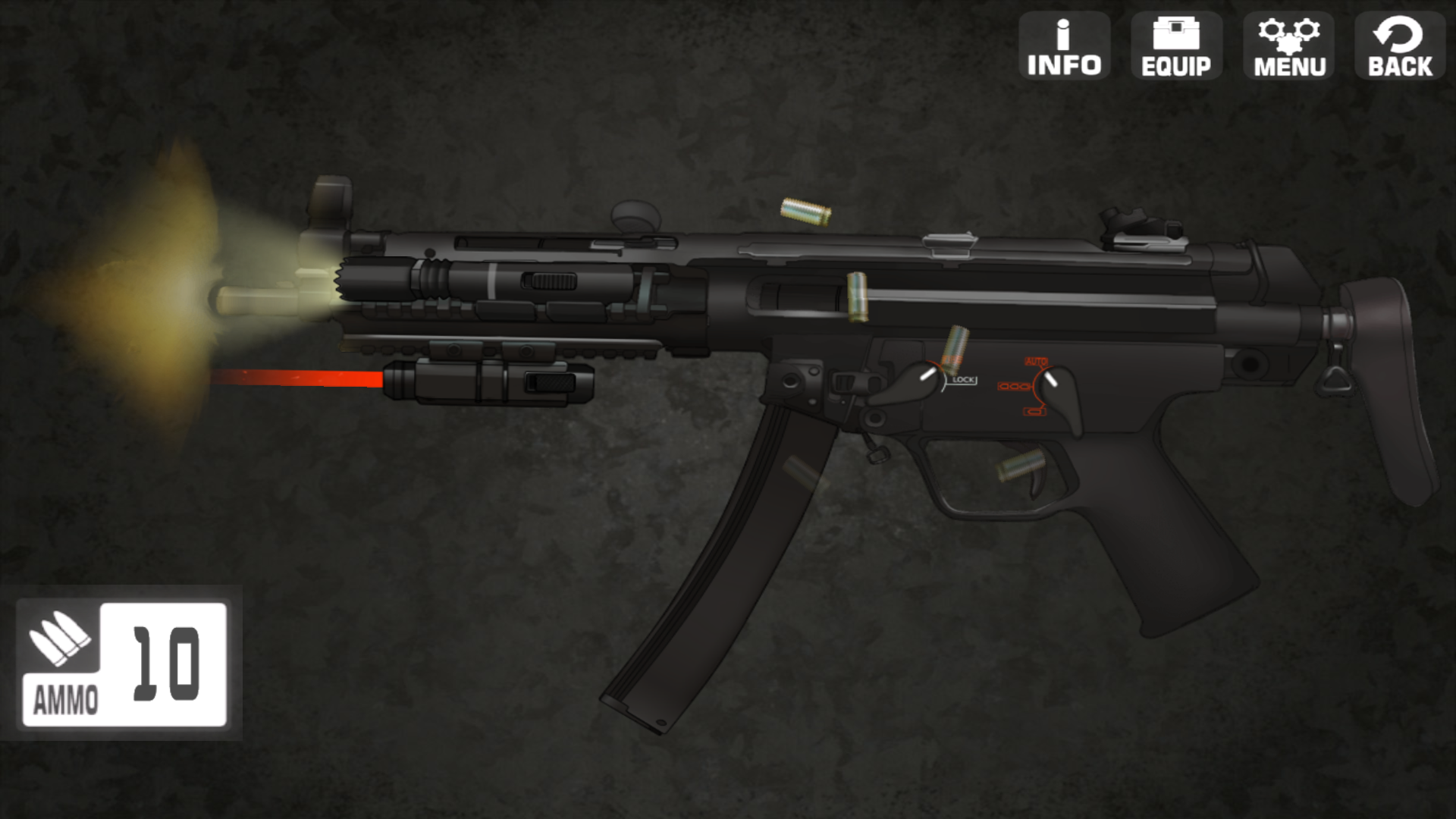Tap the BACK arrow to return
Screen dimensions: 1456x819
[1398, 45]
